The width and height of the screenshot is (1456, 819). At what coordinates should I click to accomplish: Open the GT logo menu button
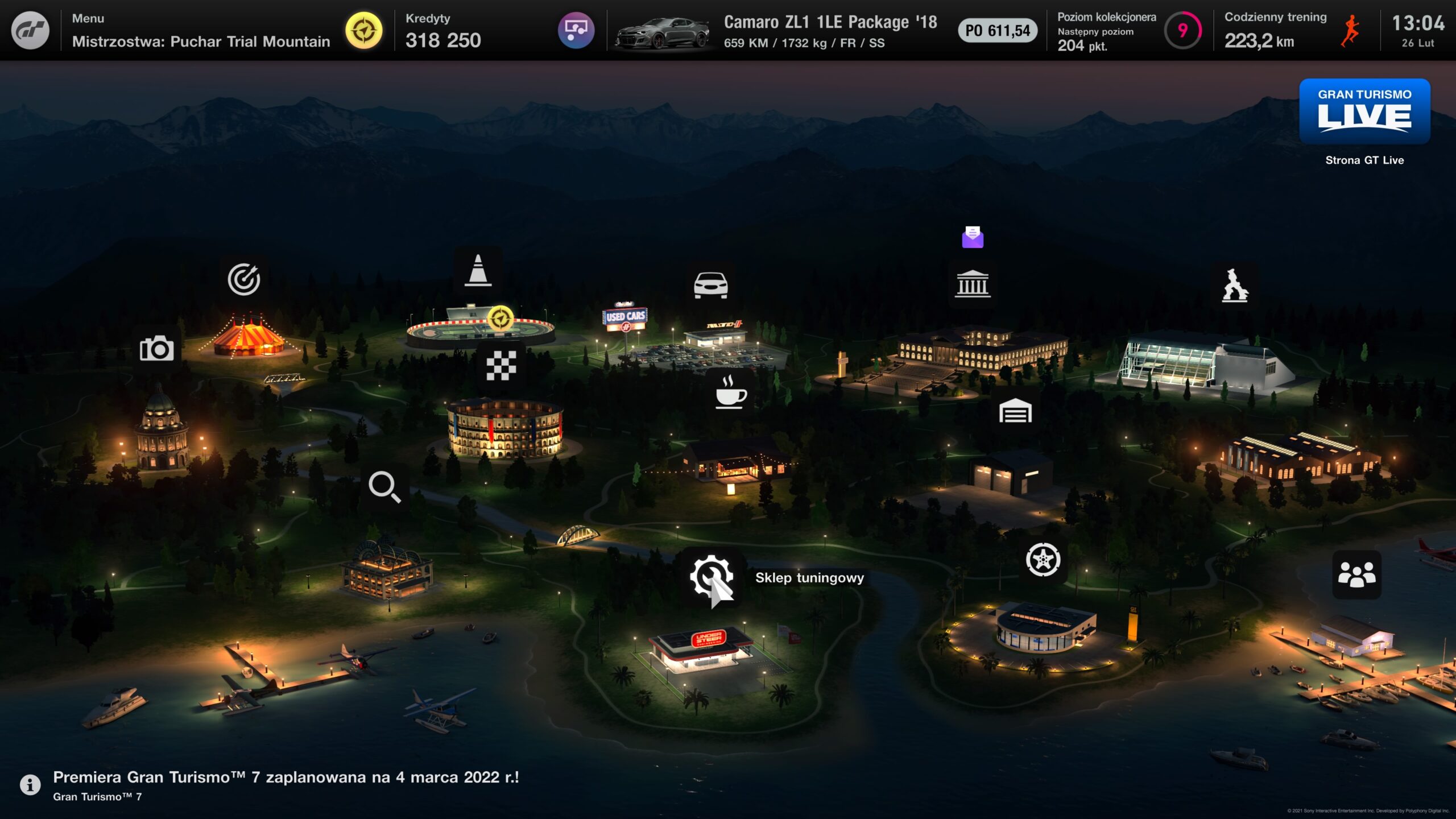[30, 30]
